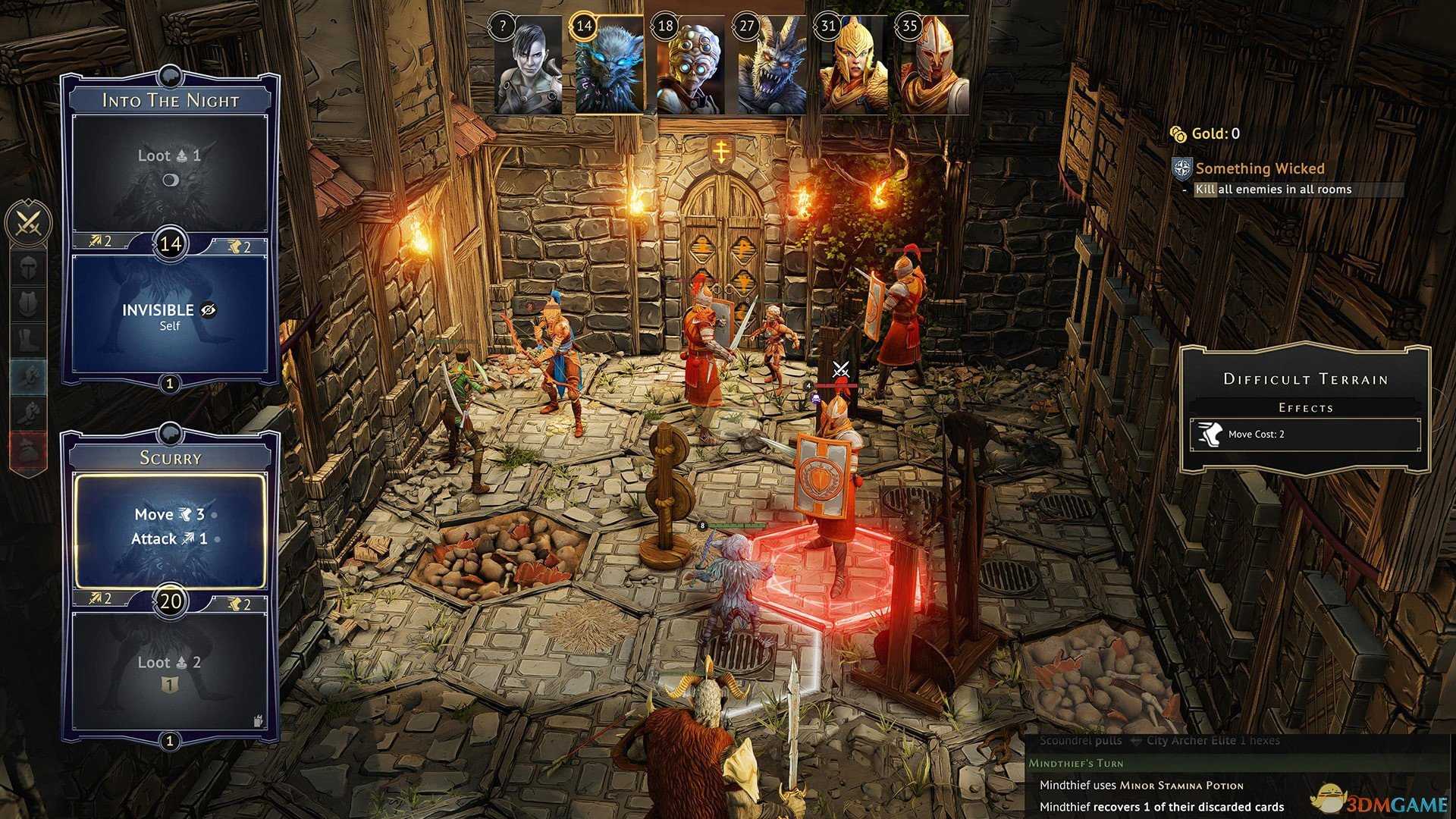Click the crossed swords icon in sidebar
1456x819 pixels.
point(29,223)
